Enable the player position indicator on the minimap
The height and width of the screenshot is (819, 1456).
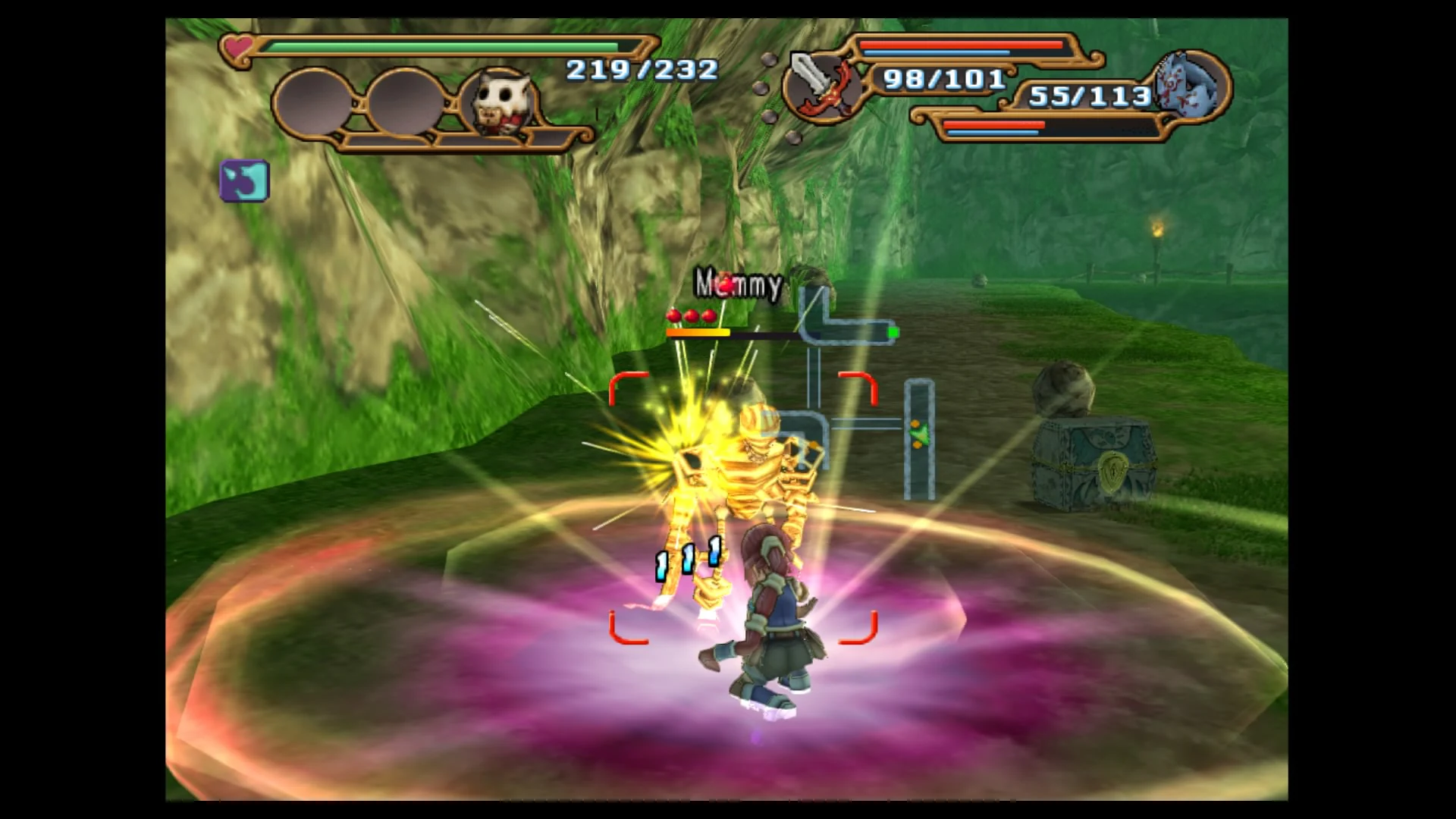(x=892, y=331)
